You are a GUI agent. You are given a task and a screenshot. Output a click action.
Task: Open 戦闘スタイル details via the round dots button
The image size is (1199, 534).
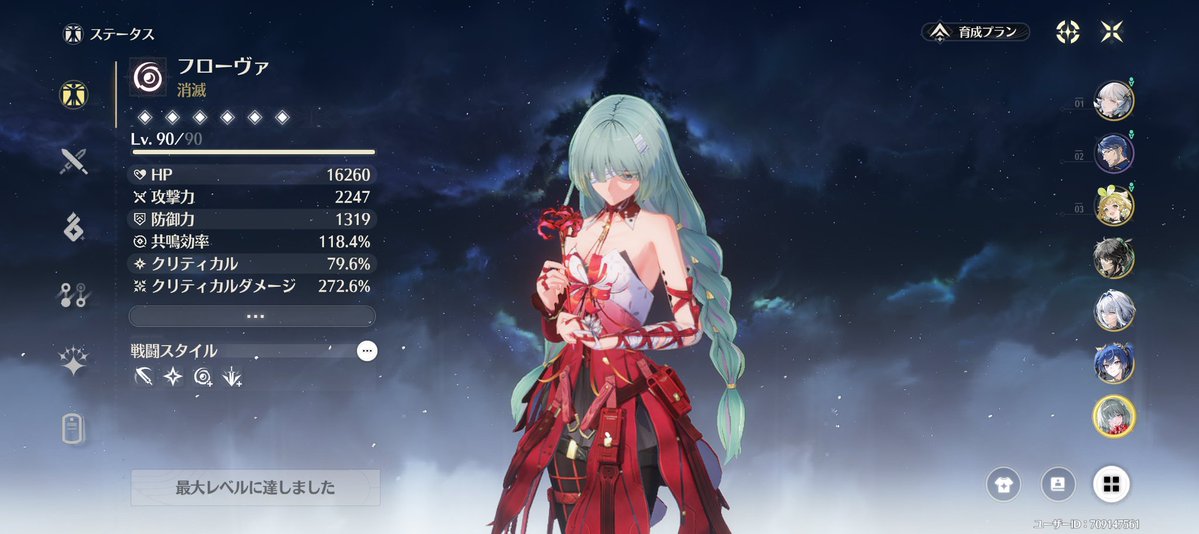[x=367, y=351]
